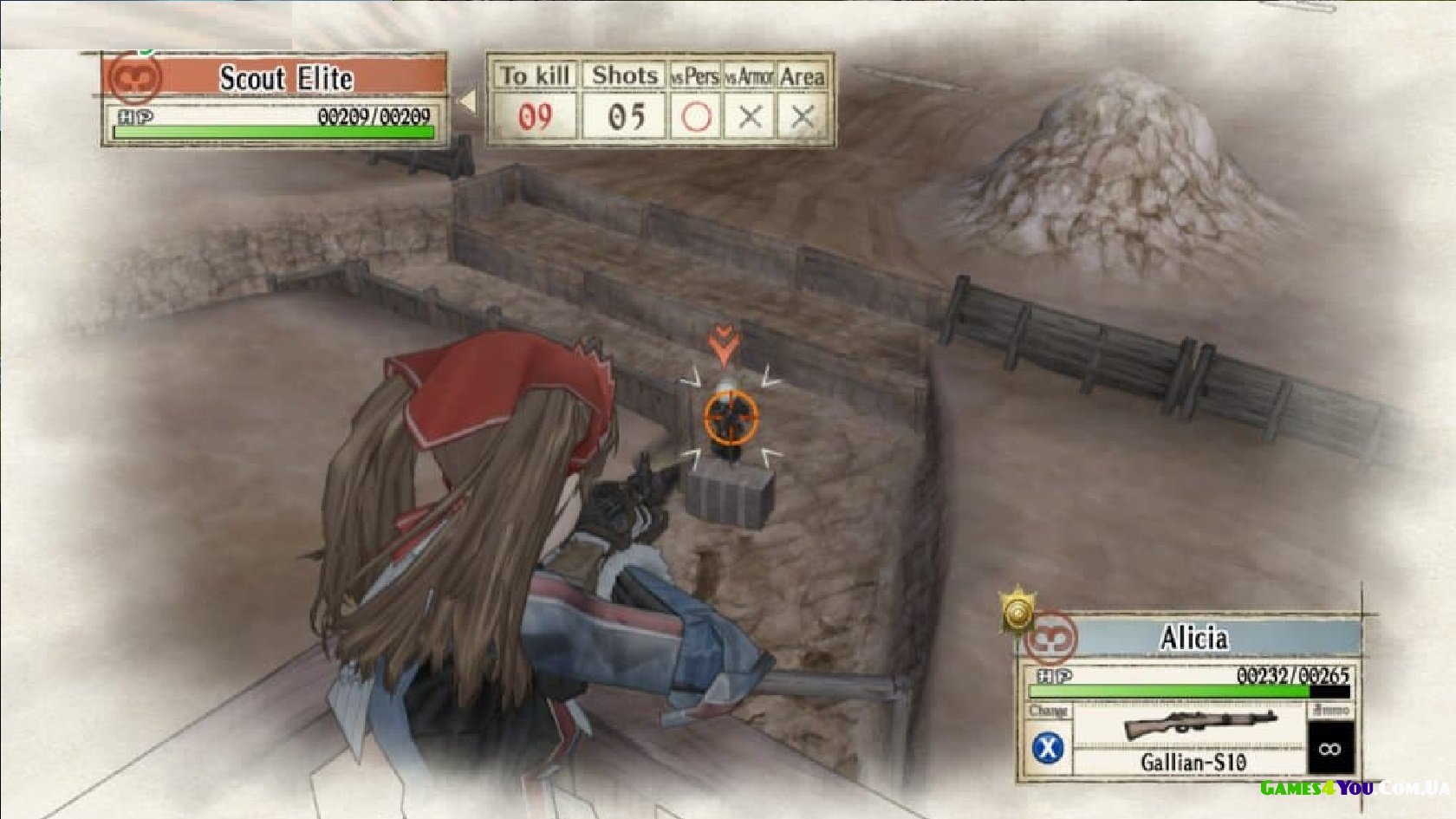Click the orange targeting reticle on the enemy
Screen dimensions: 1456x819
click(731, 417)
